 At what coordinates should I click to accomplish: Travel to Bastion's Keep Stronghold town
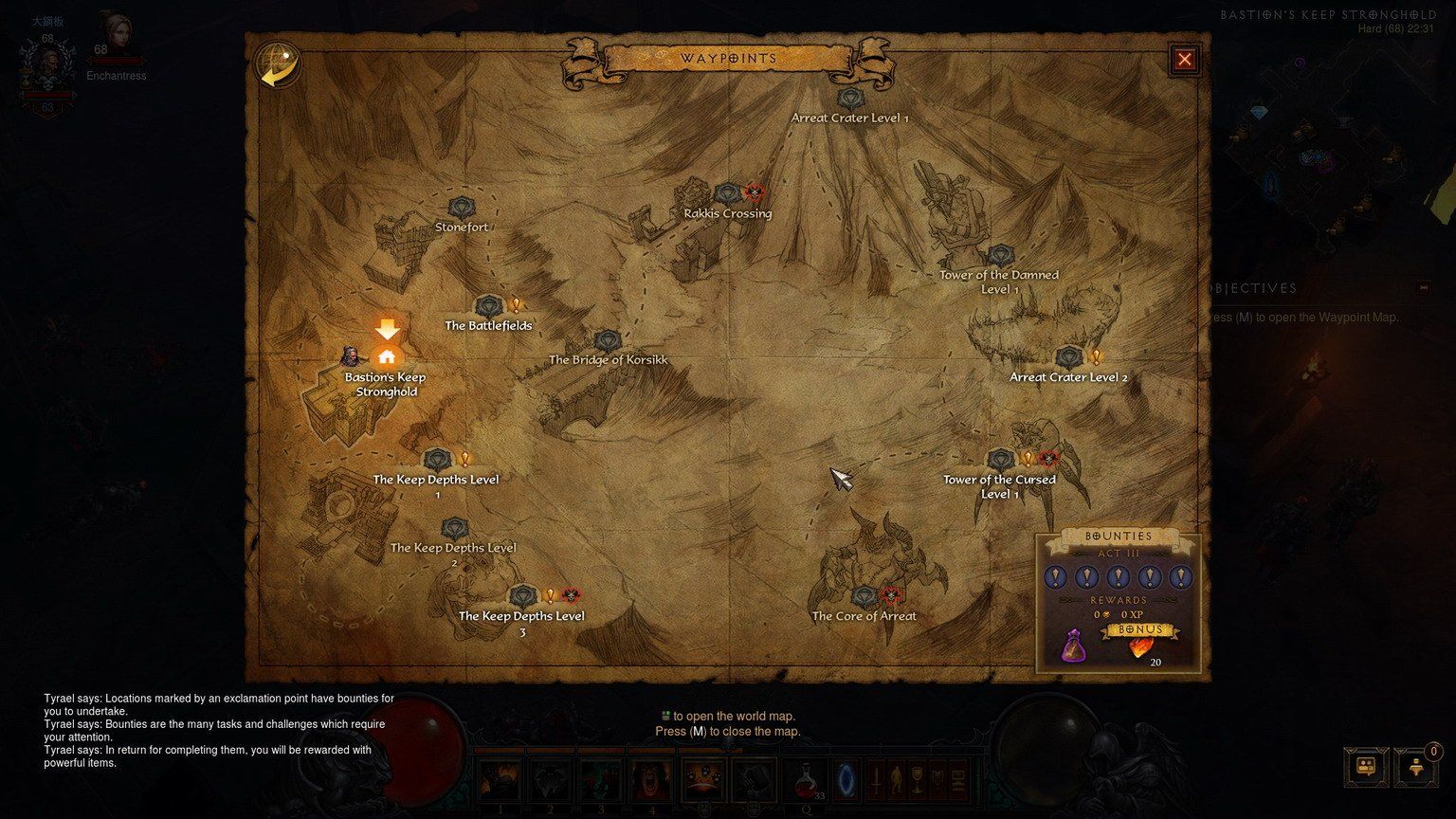click(x=386, y=358)
